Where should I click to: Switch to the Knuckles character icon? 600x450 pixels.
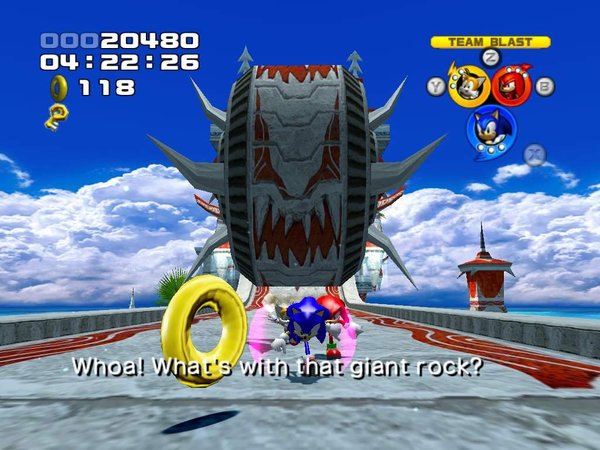click(x=512, y=86)
